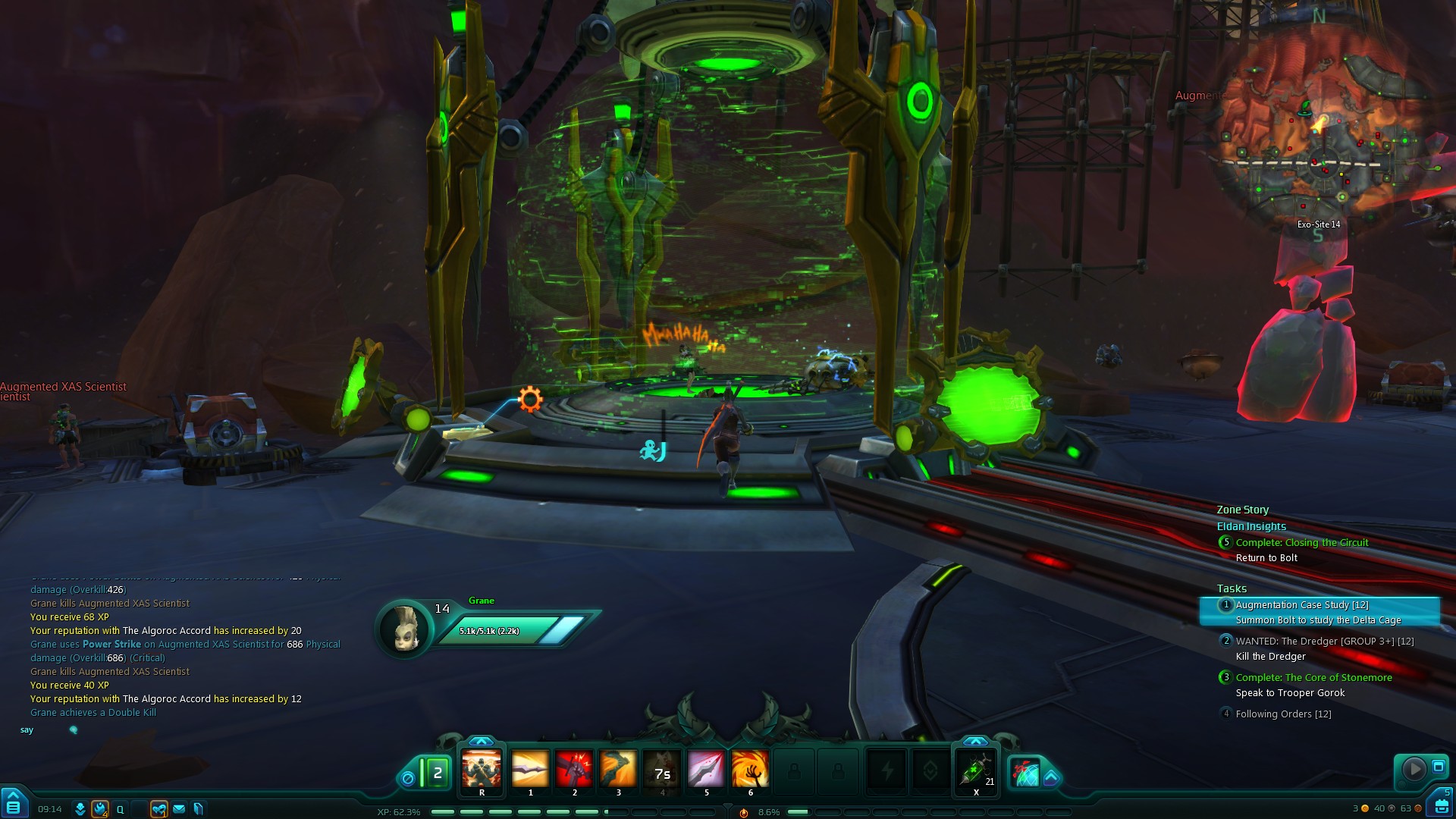Use the blade thrust ability in slot 1

(x=530, y=770)
